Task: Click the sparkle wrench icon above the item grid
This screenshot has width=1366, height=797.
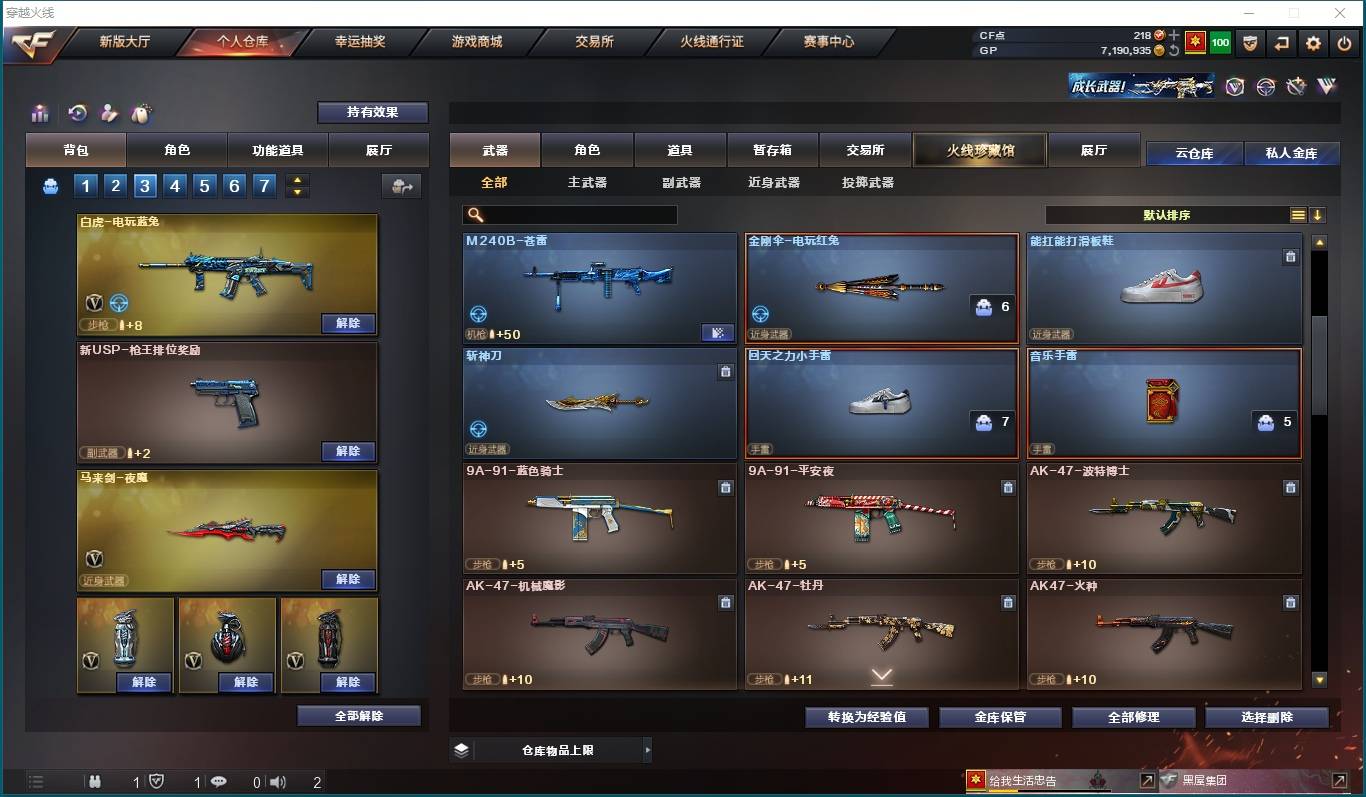Action: pyautogui.click(x=142, y=113)
